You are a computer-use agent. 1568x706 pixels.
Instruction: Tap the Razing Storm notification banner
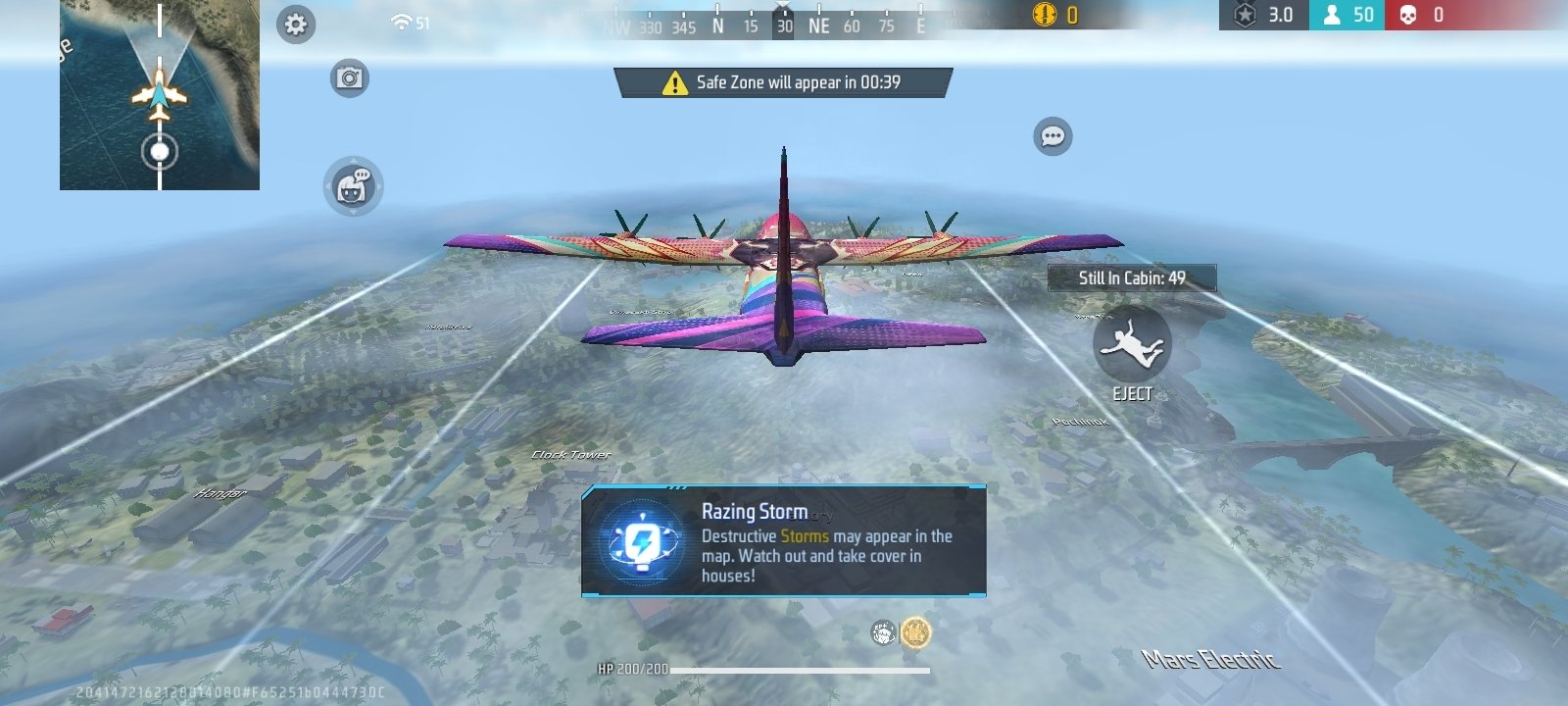click(x=784, y=541)
